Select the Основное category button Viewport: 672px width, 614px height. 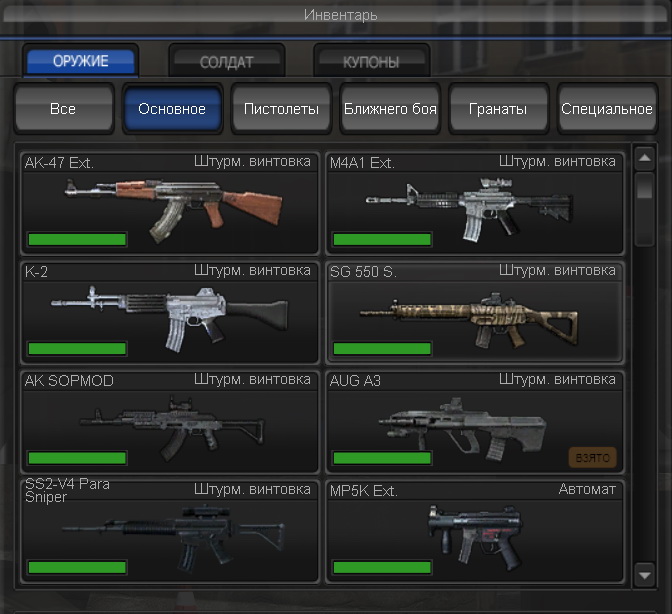[172, 109]
